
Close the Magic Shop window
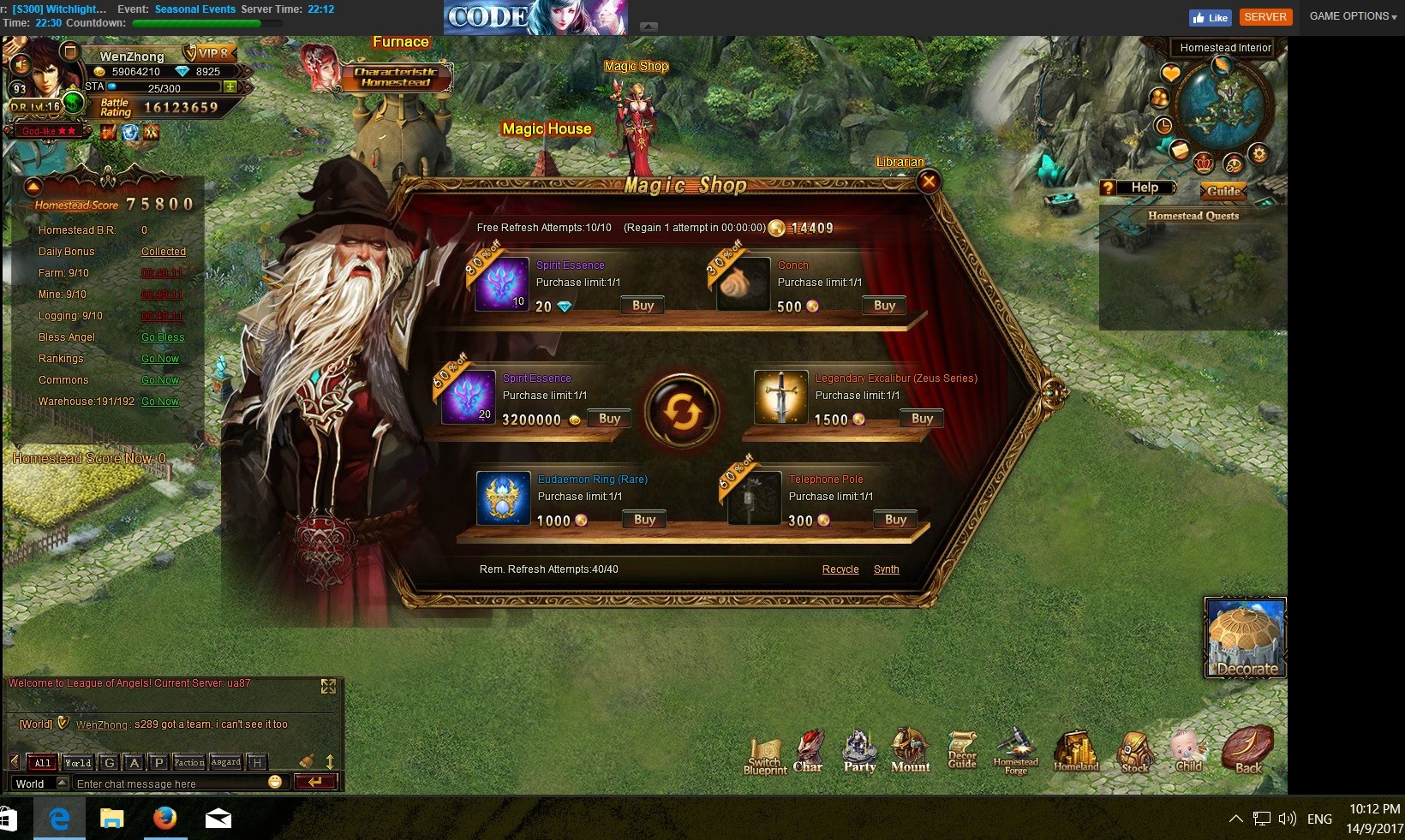click(928, 181)
